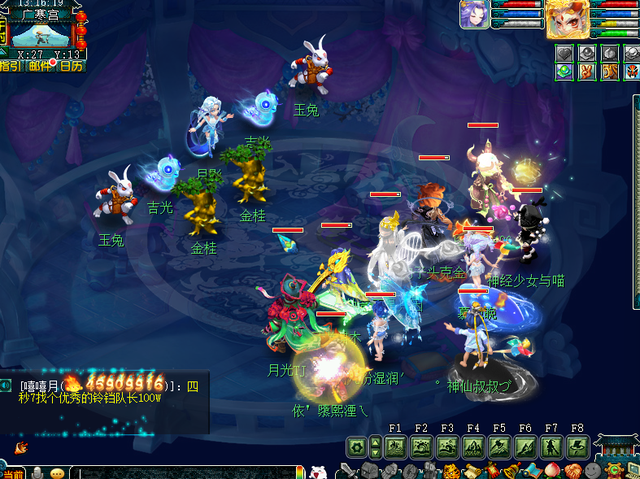640x479 pixels.
Task: Select the purple-haired pet portrait
Action: pos(474,15)
